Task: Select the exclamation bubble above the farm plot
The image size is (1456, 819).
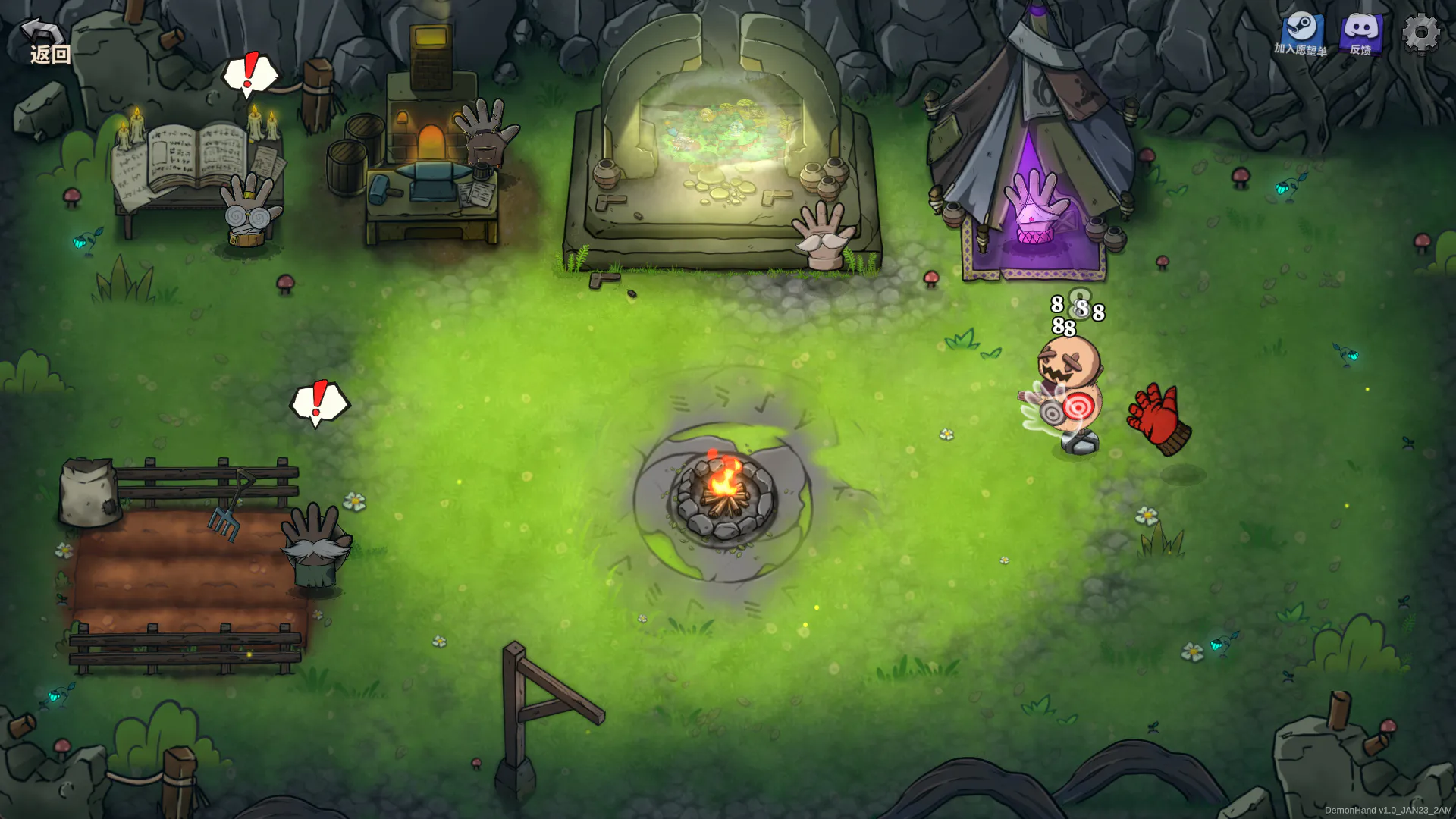Action: tap(319, 402)
